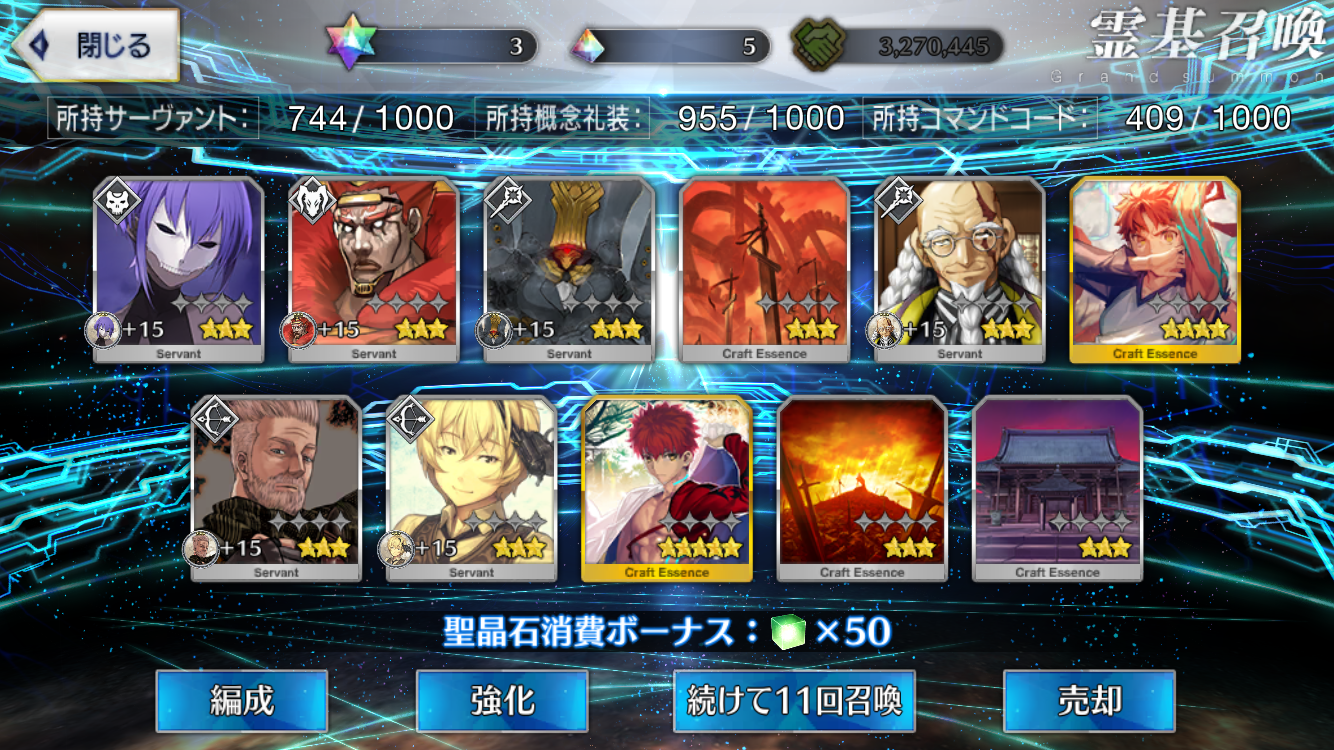Choose 続けて11回召喚 to summon again
This screenshot has height=750, width=1334.
[794, 701]
